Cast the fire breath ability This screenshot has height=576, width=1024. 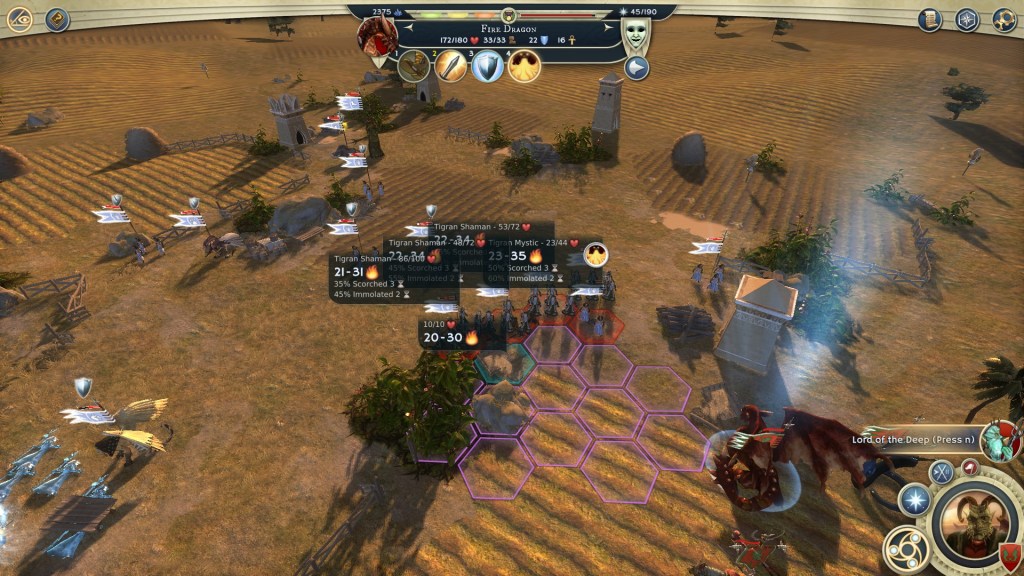pos(524,66)
